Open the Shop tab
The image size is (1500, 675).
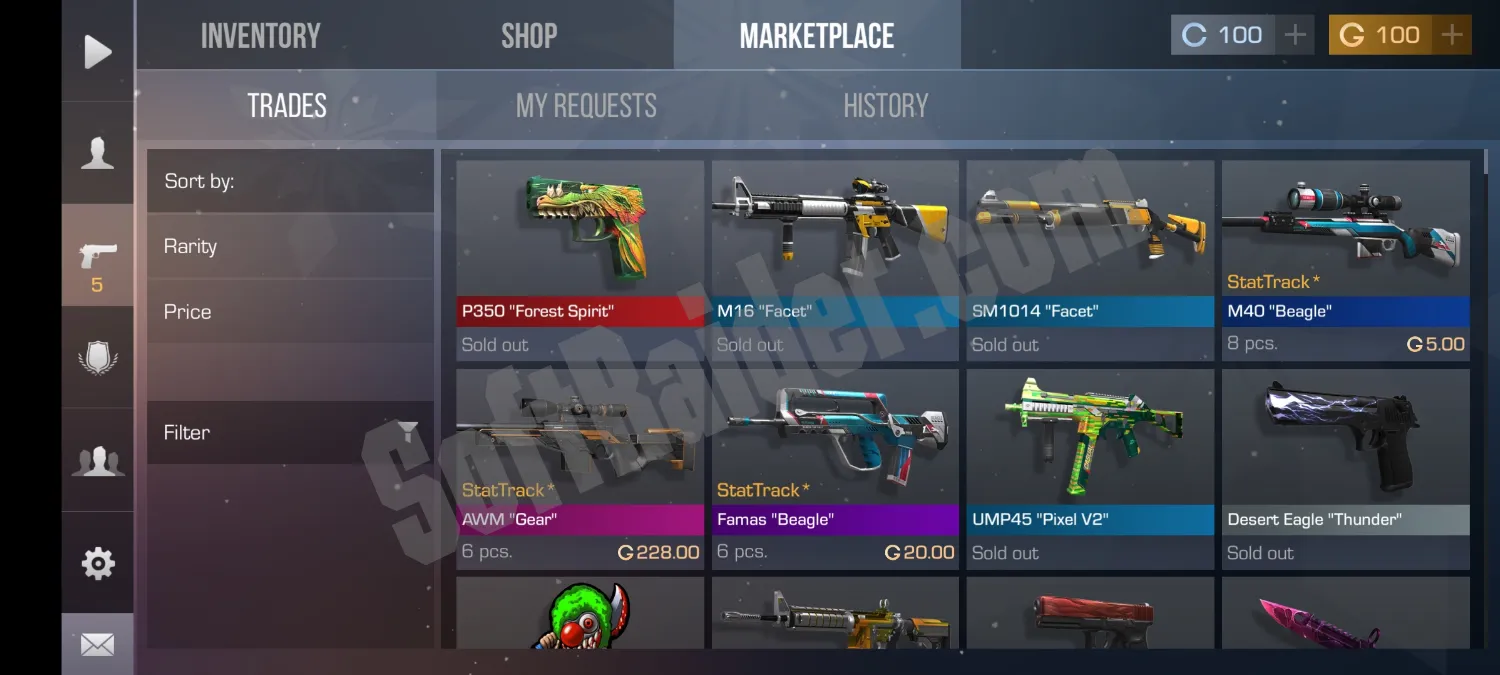point(529,36)
